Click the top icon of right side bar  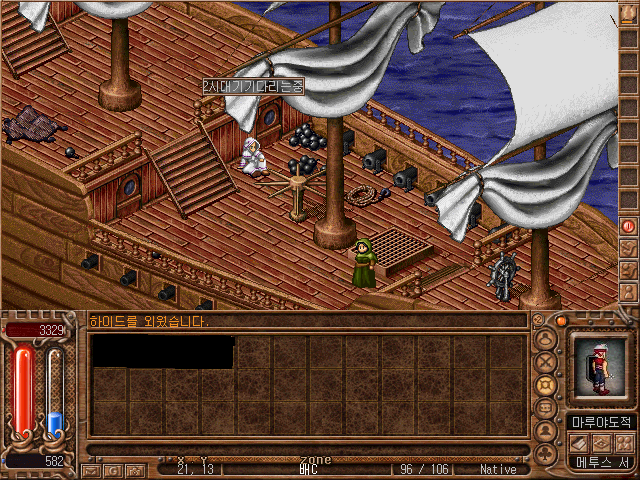pyautogui.click(x=629, y=14)
